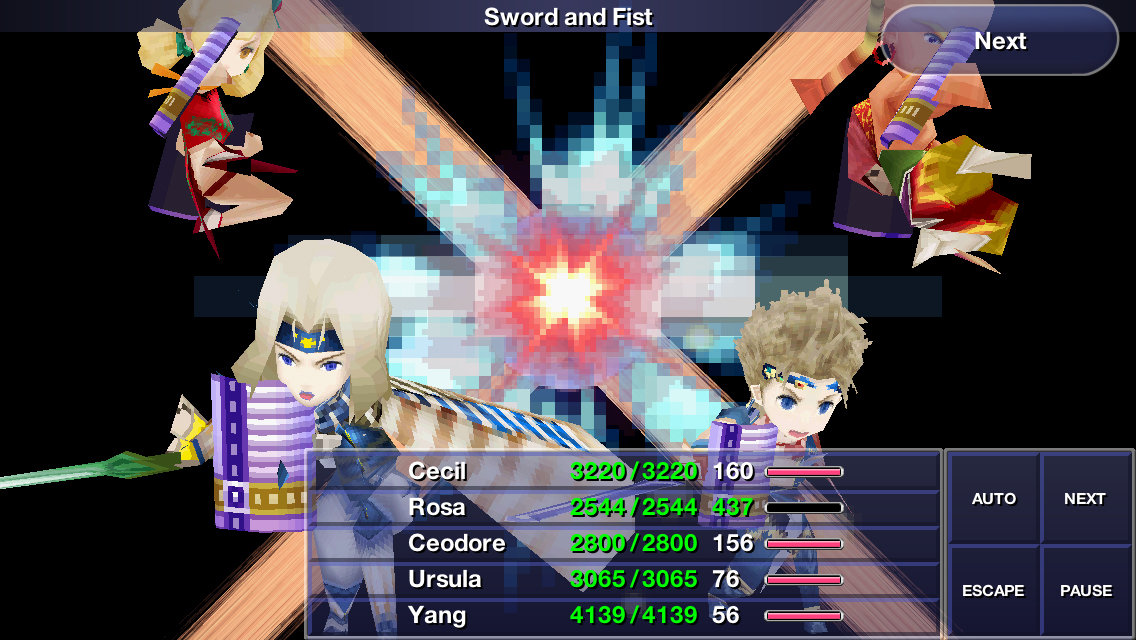This screenshot has width=1136, height=640.
Task: Select Yang's party status row
Action: [x=625, y=615]
